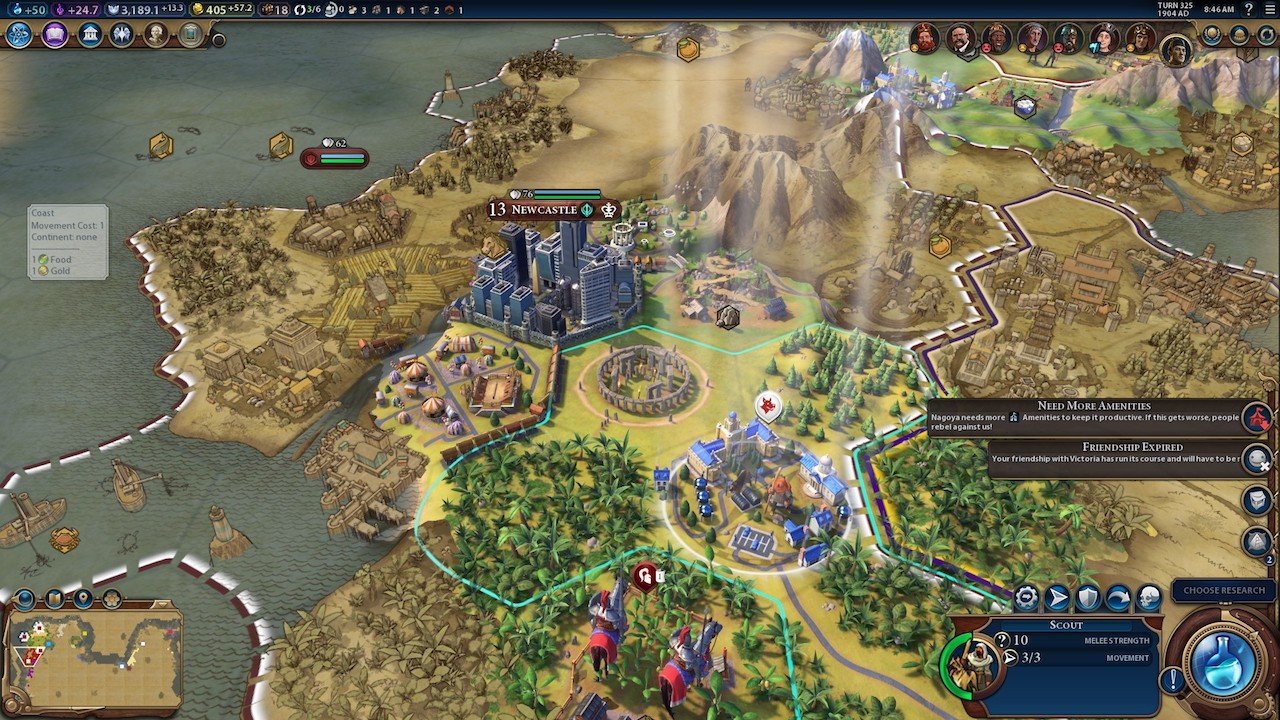Delete the Scout with the skull icon

coord(1149,598)
